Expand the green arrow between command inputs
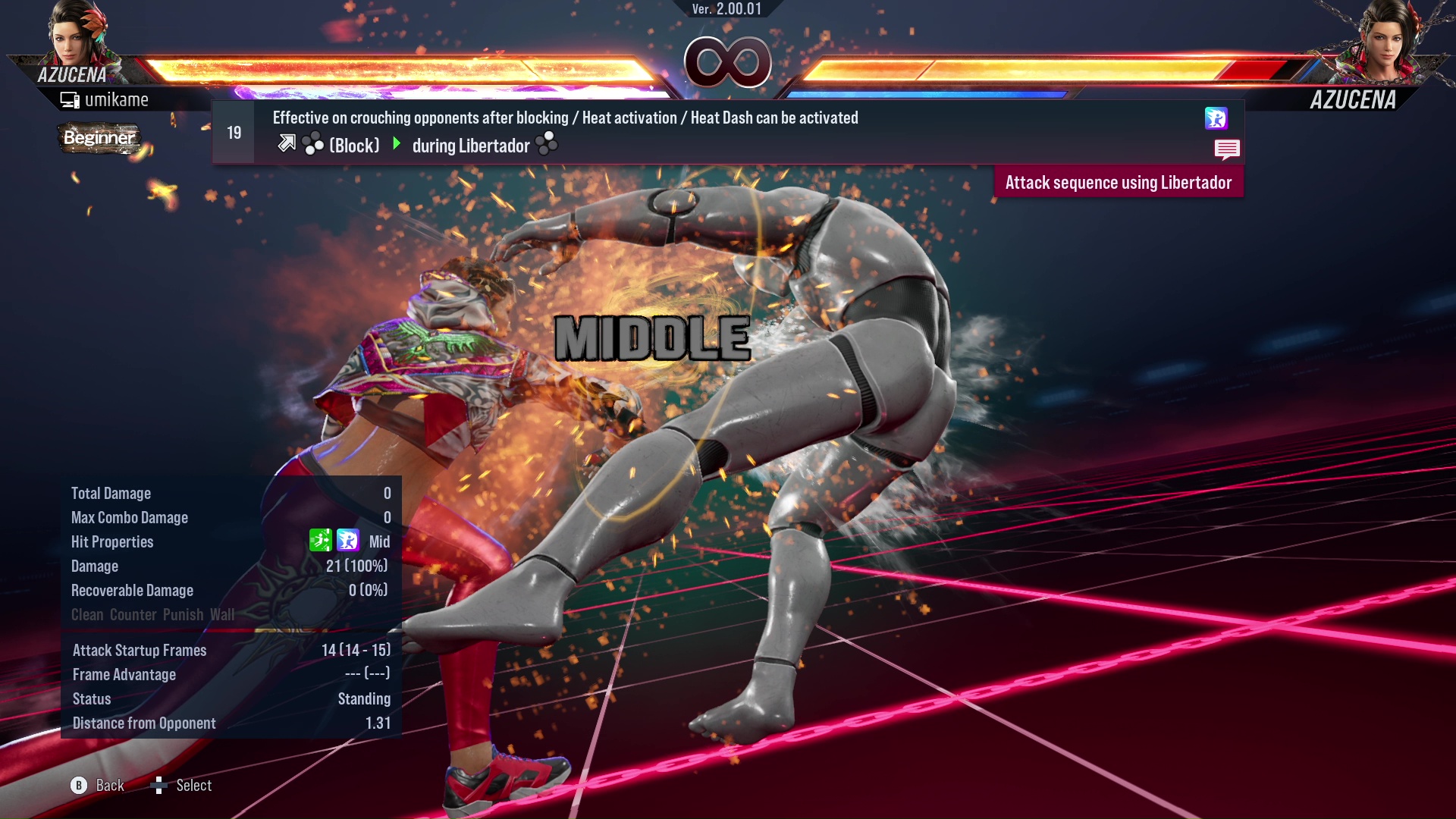The height and width of the screenshot is (819, 1456). [396, 144]
